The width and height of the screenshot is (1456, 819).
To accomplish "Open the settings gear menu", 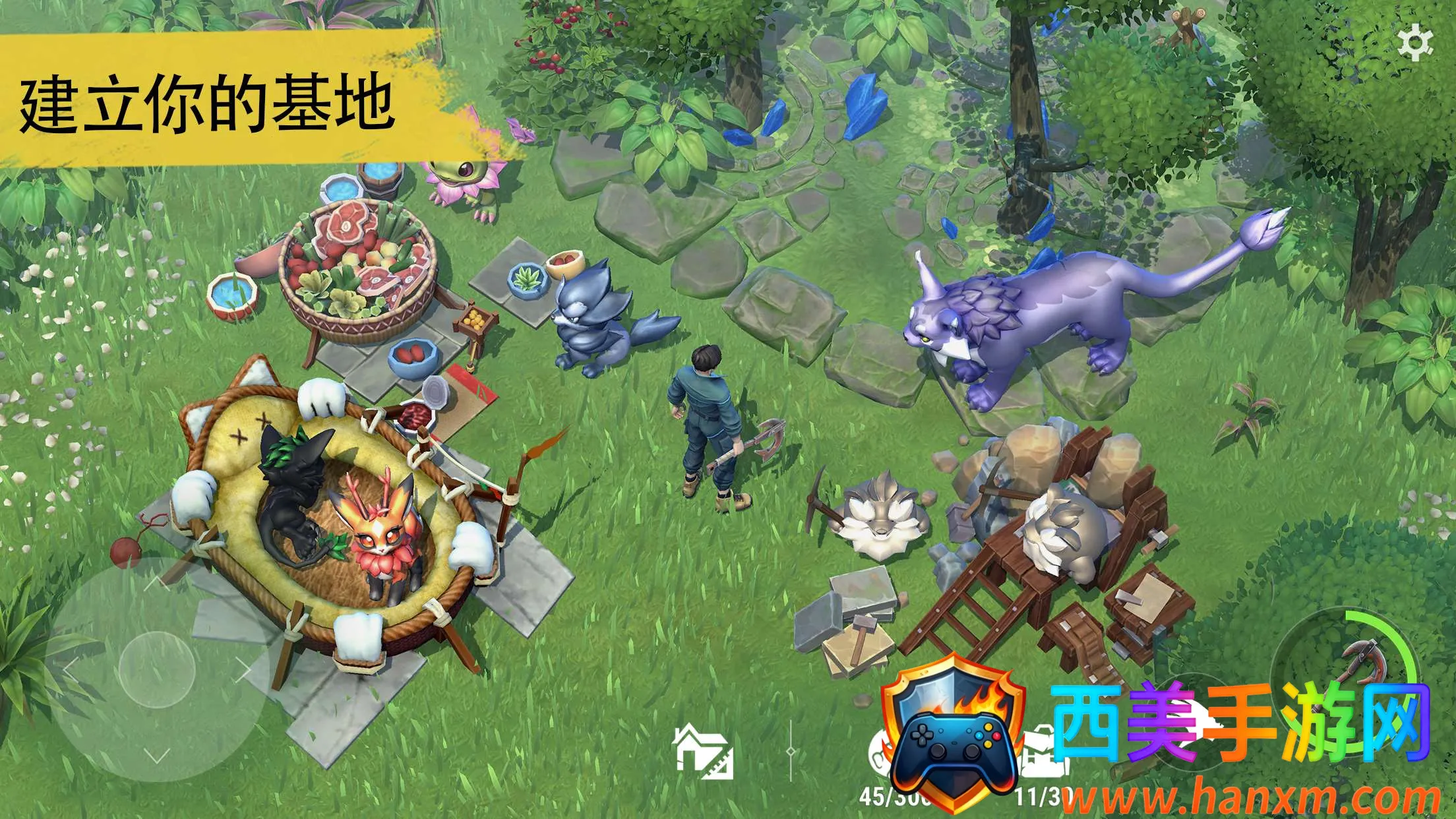I will [x=1415, y=44].
